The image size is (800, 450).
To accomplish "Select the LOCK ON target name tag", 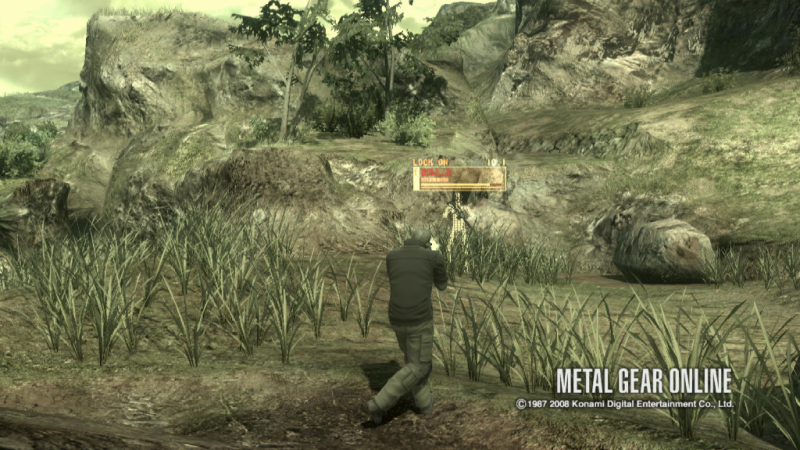I will tap(459, 178).
